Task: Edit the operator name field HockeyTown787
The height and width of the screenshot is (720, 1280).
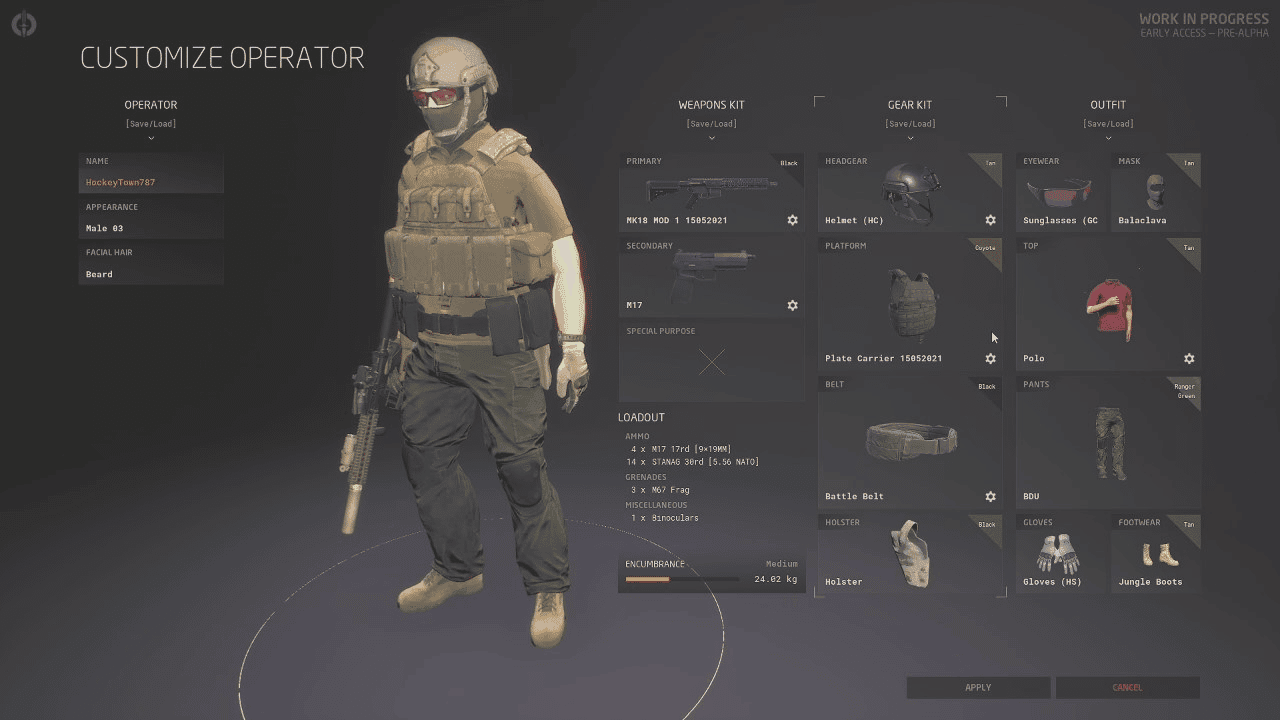Action: 150,182
